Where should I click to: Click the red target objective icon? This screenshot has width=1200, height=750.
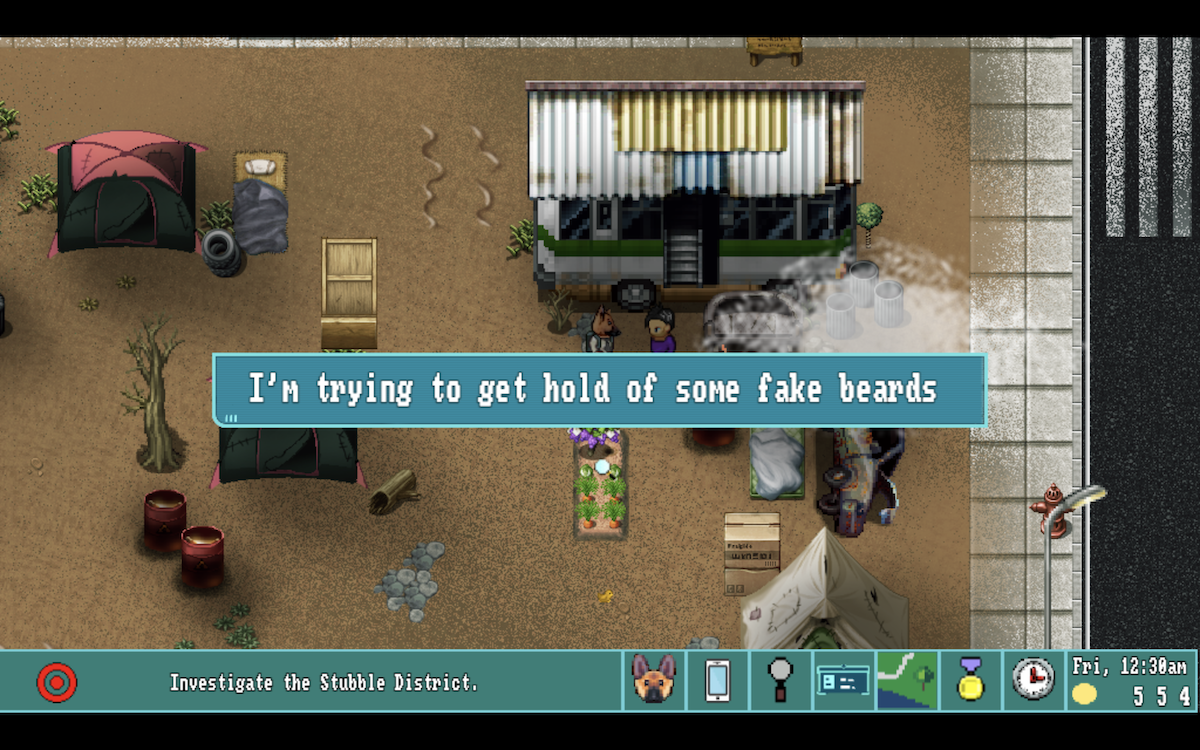pos(57,683)
